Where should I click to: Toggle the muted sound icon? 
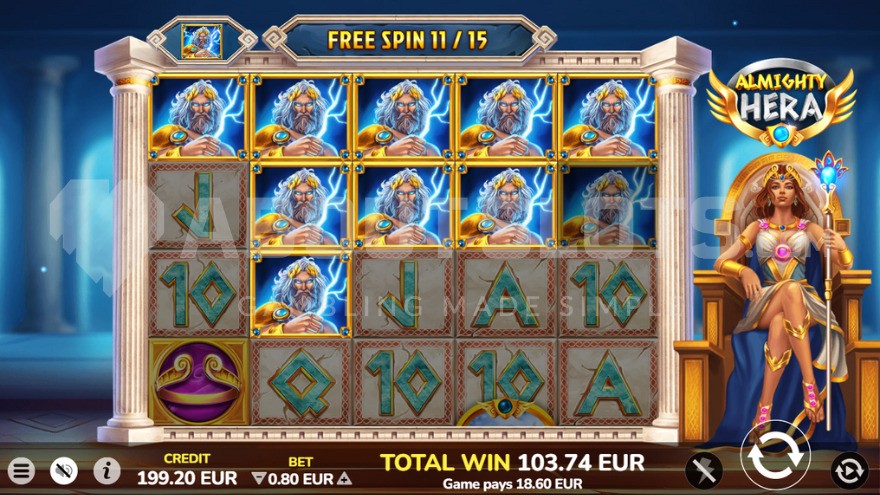(x=64, y=470)
